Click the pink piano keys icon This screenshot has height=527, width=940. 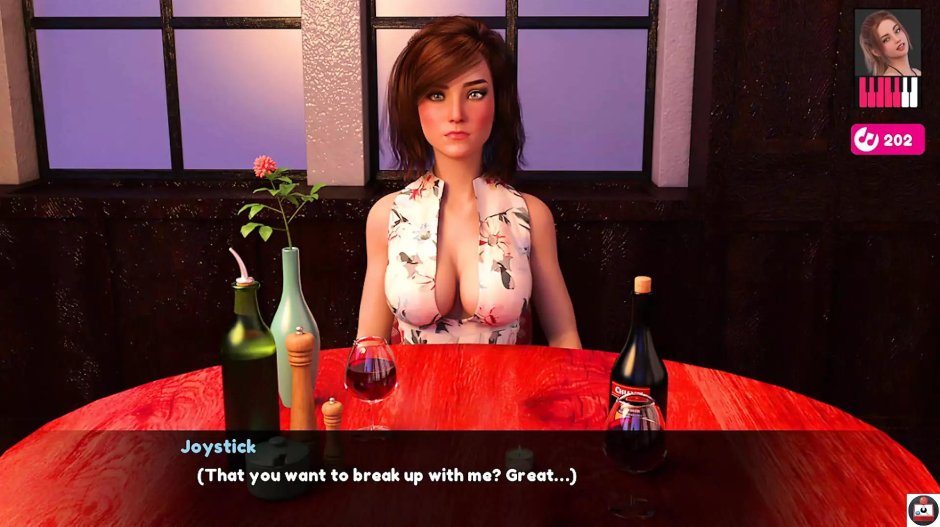point(888,93)
